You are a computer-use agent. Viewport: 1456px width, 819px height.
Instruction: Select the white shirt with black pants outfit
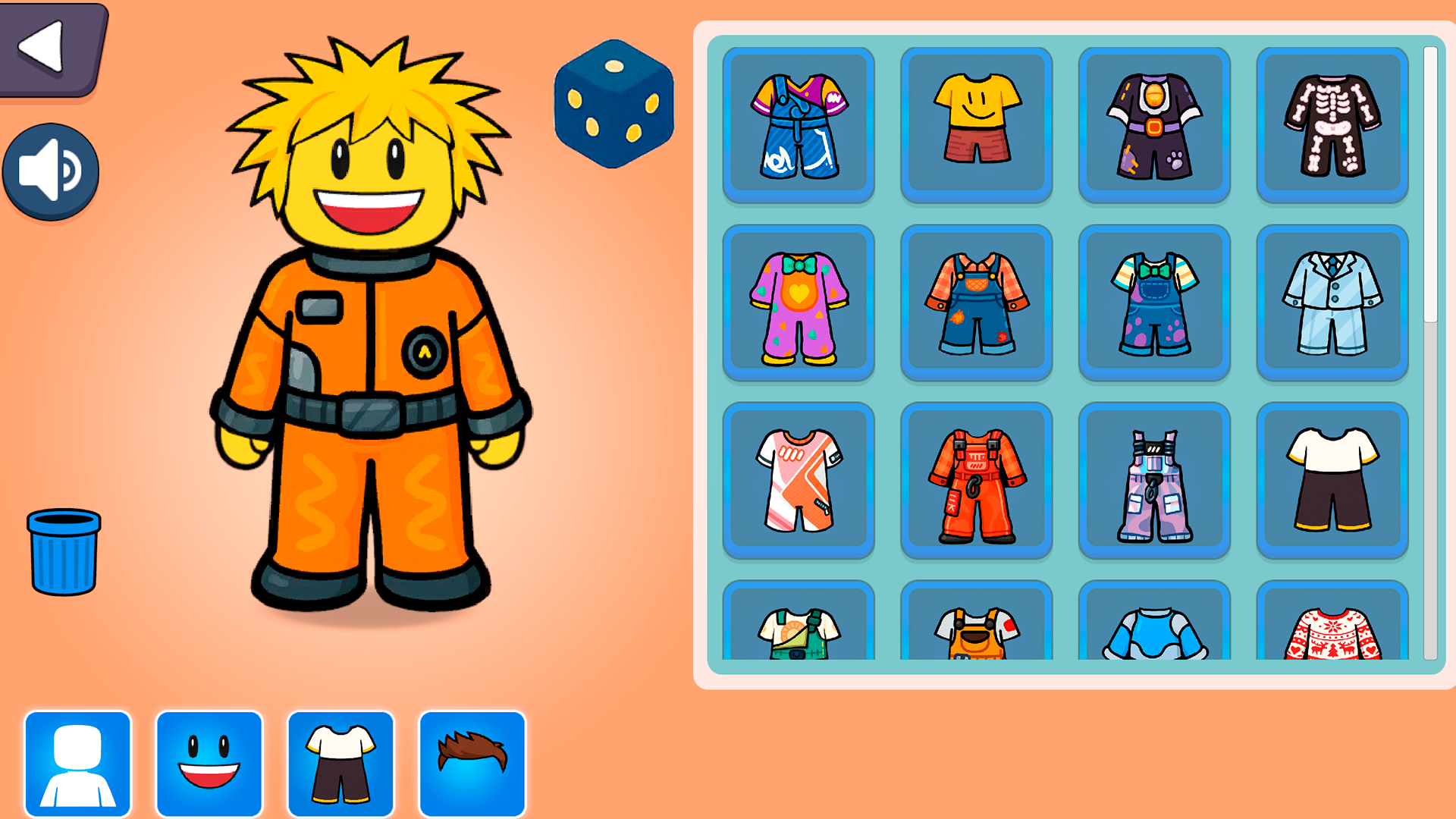tap(1332, 480)
